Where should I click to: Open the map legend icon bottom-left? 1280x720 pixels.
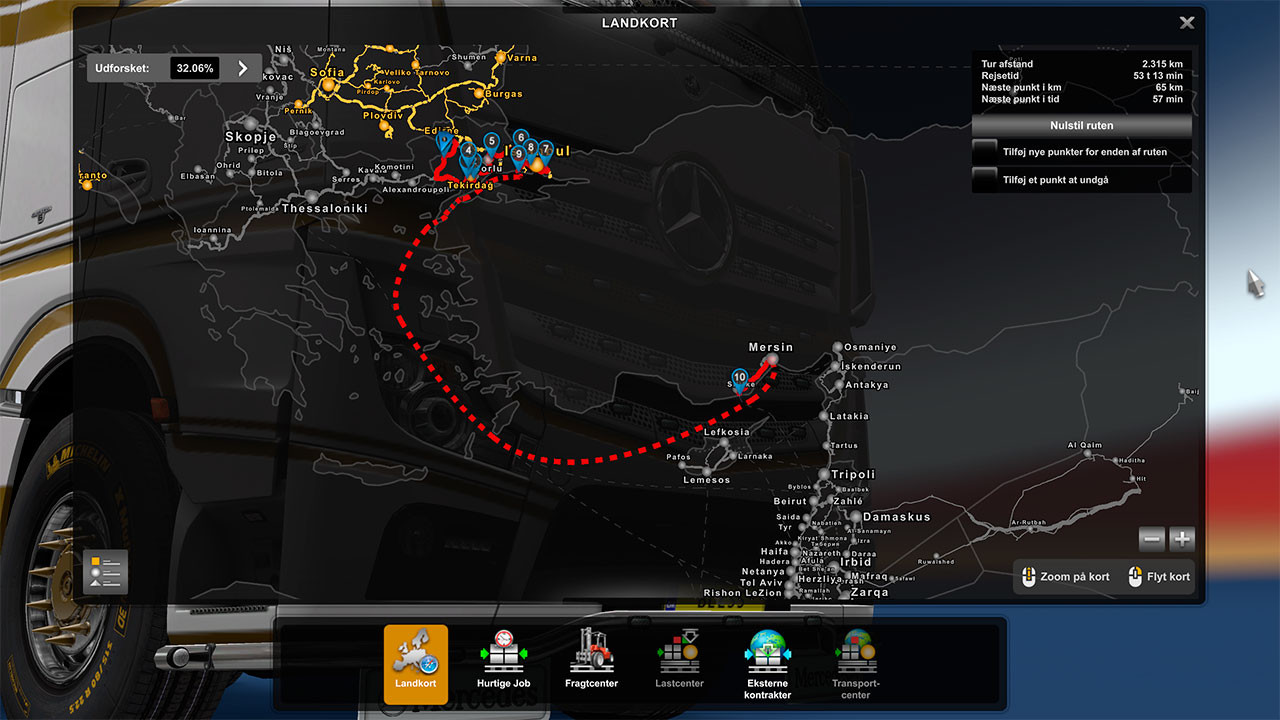click(105, 571)
